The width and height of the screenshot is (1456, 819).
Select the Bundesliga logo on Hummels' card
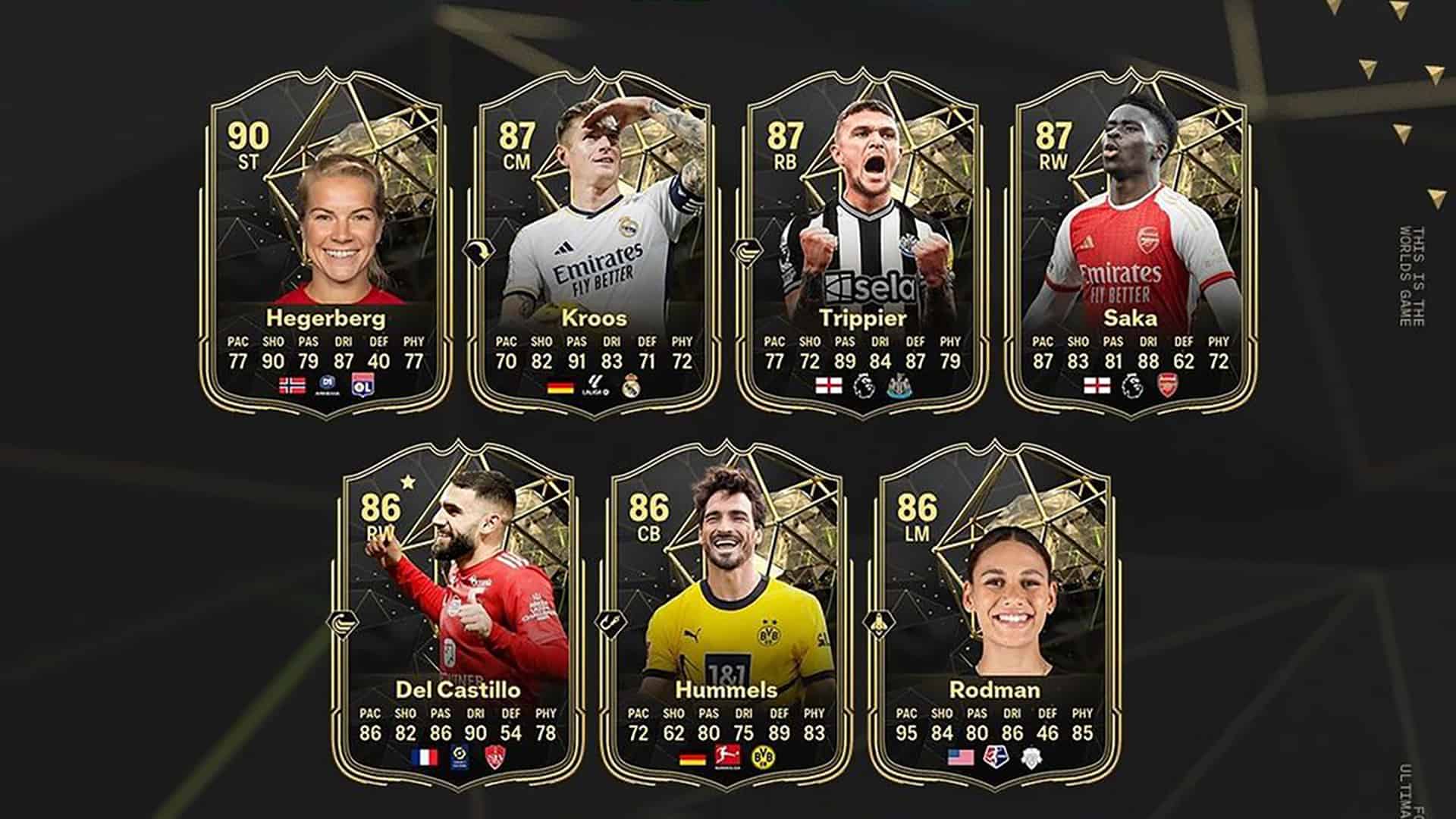727,756
